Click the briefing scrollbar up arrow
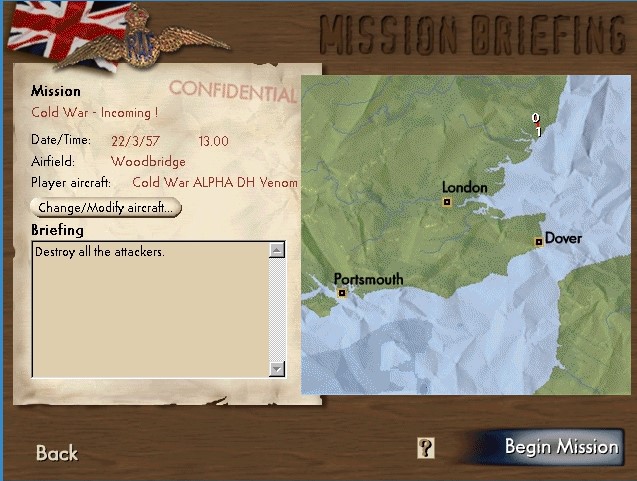Screen dimensions: 637x481 (277, 251)
